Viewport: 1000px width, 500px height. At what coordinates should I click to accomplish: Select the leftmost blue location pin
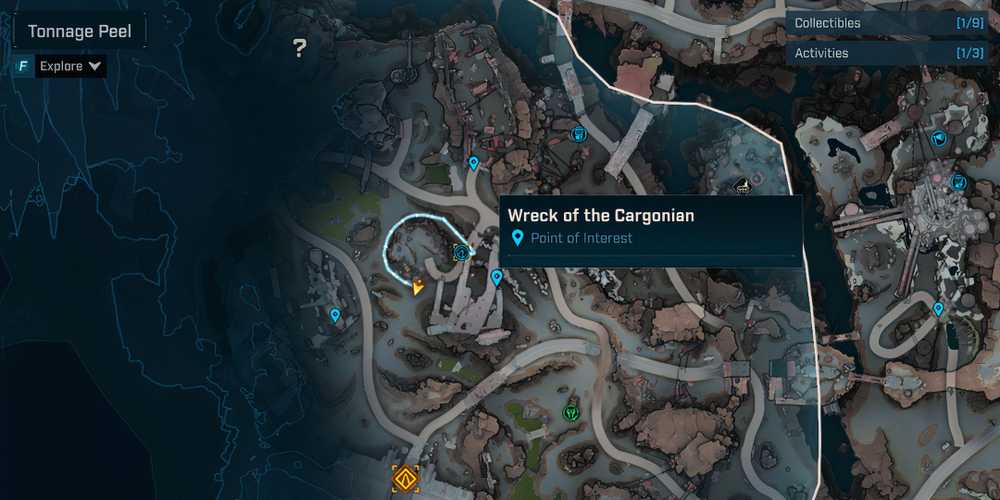(335, 315)
